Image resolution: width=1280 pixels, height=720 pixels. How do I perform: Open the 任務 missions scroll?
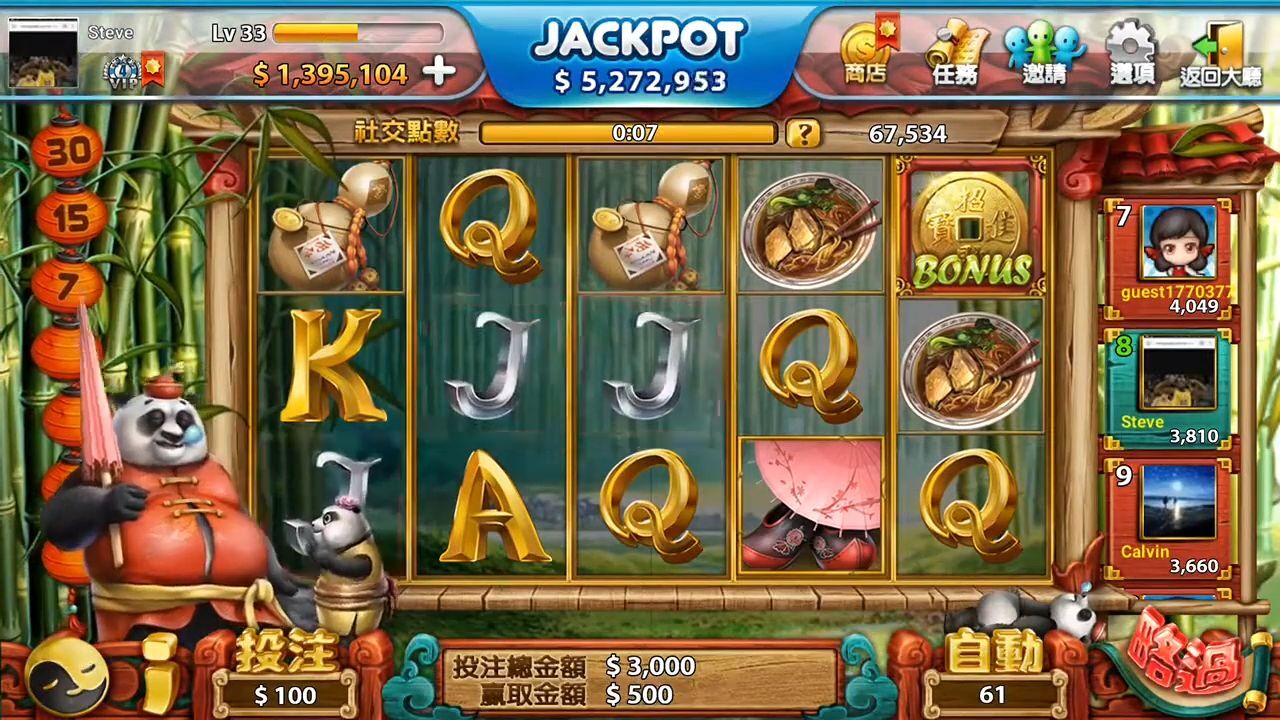[955, 53]
